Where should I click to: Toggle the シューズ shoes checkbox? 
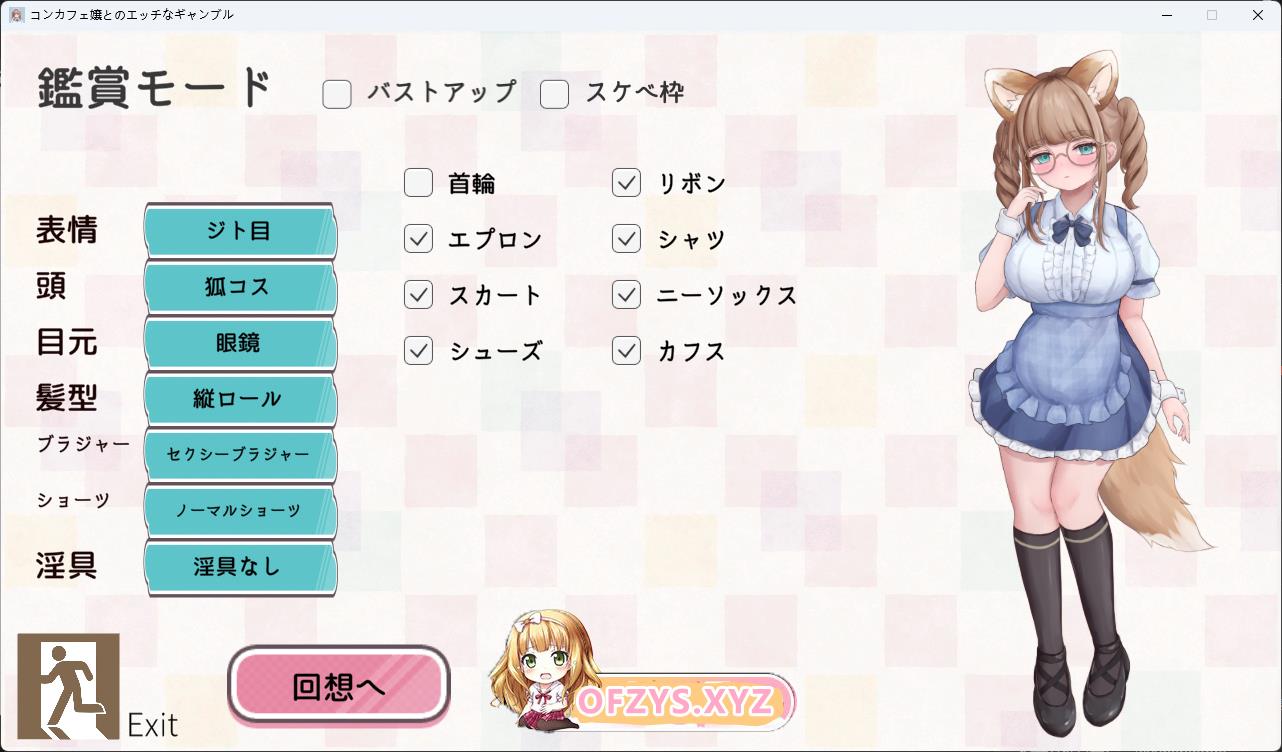(419, 351)
